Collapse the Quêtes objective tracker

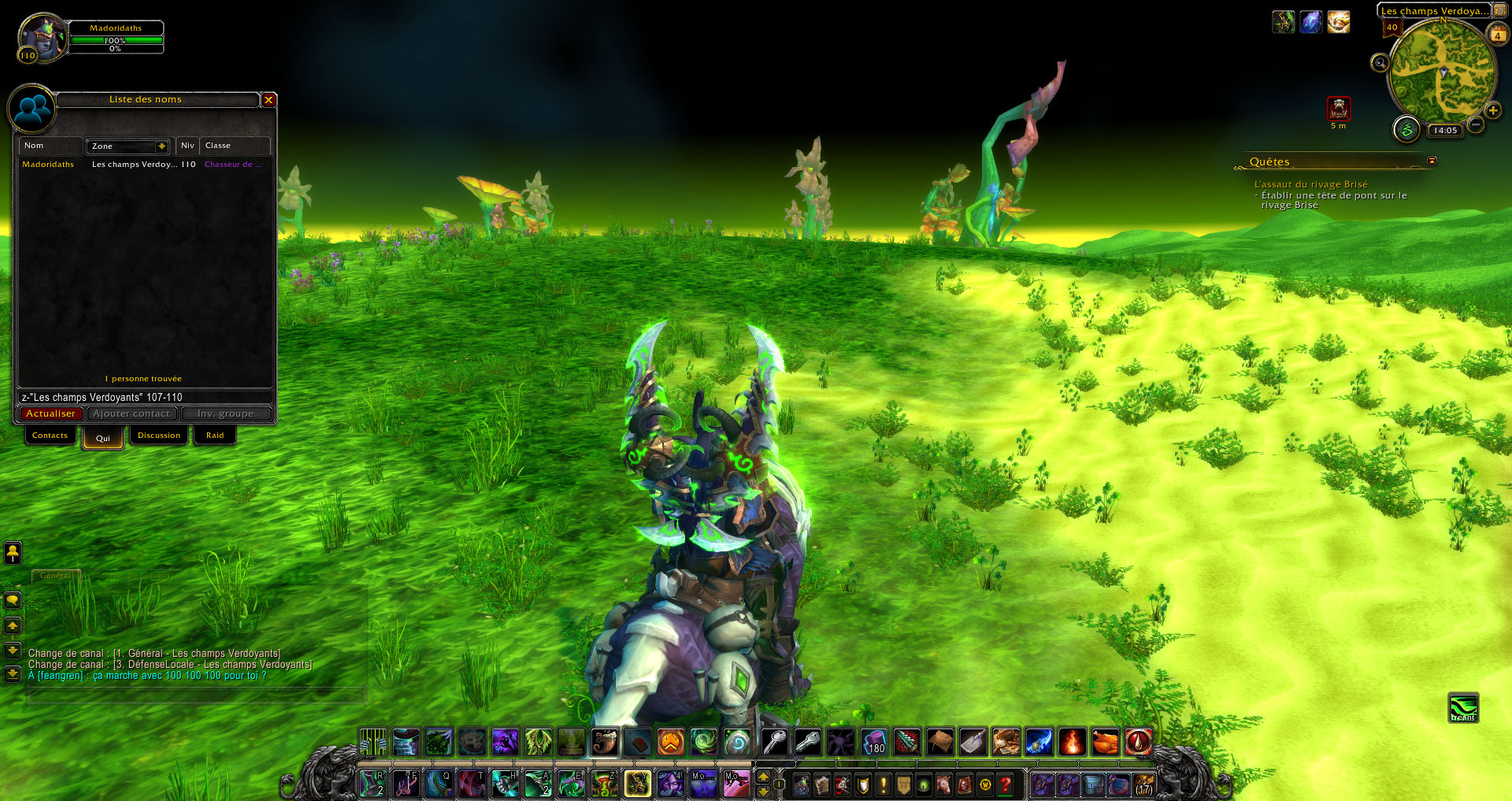pos(1432,161)
